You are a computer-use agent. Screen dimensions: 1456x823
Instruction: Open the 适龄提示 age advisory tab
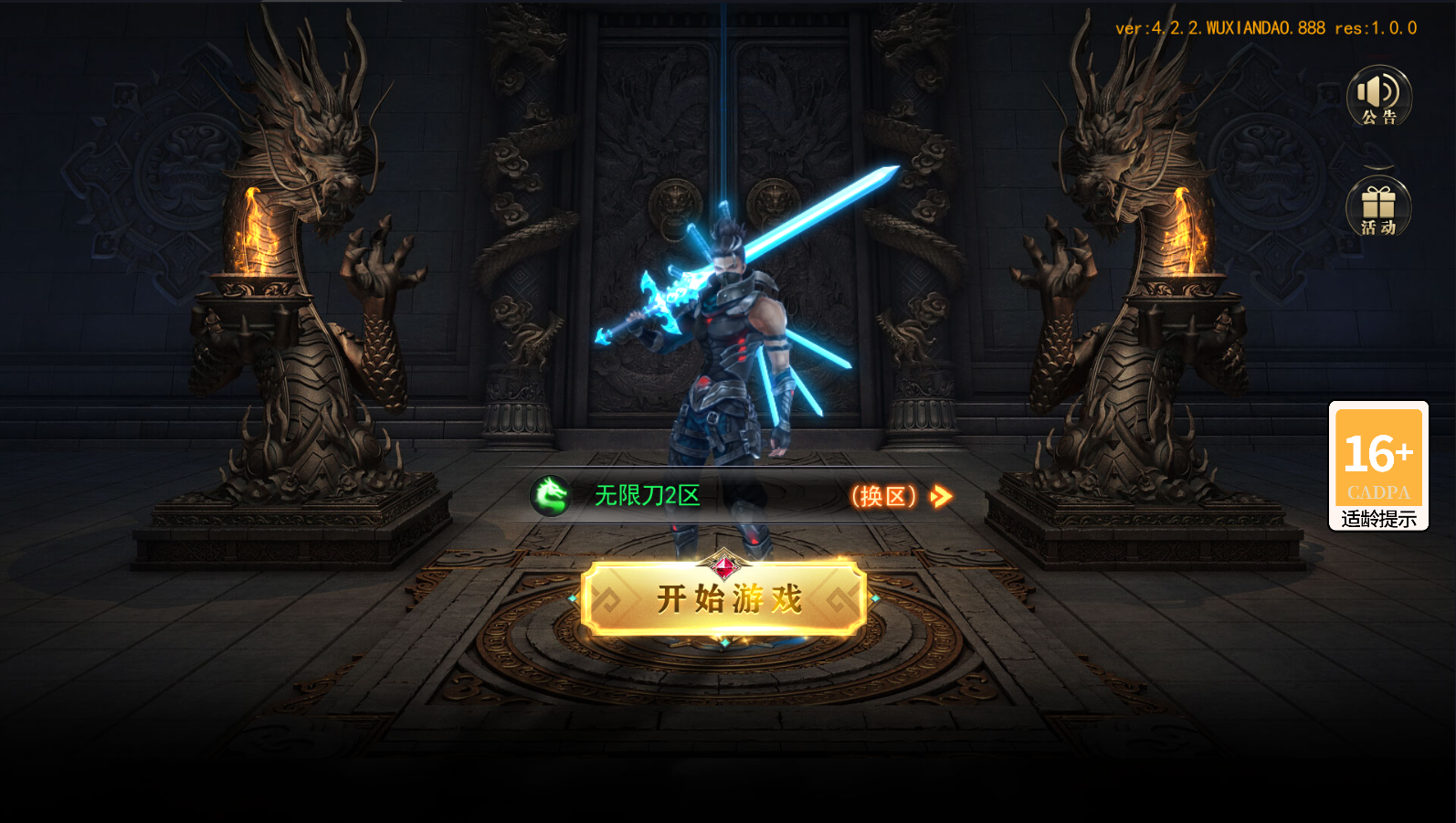click(1379, 517)
